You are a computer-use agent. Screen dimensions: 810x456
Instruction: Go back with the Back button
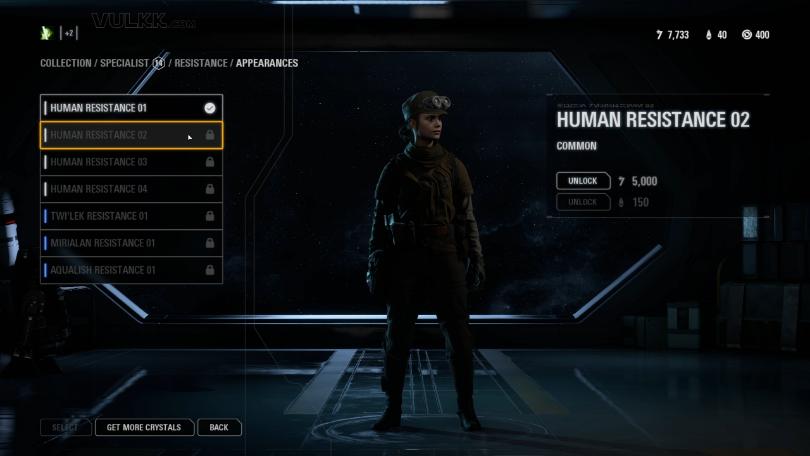point(219,427)
